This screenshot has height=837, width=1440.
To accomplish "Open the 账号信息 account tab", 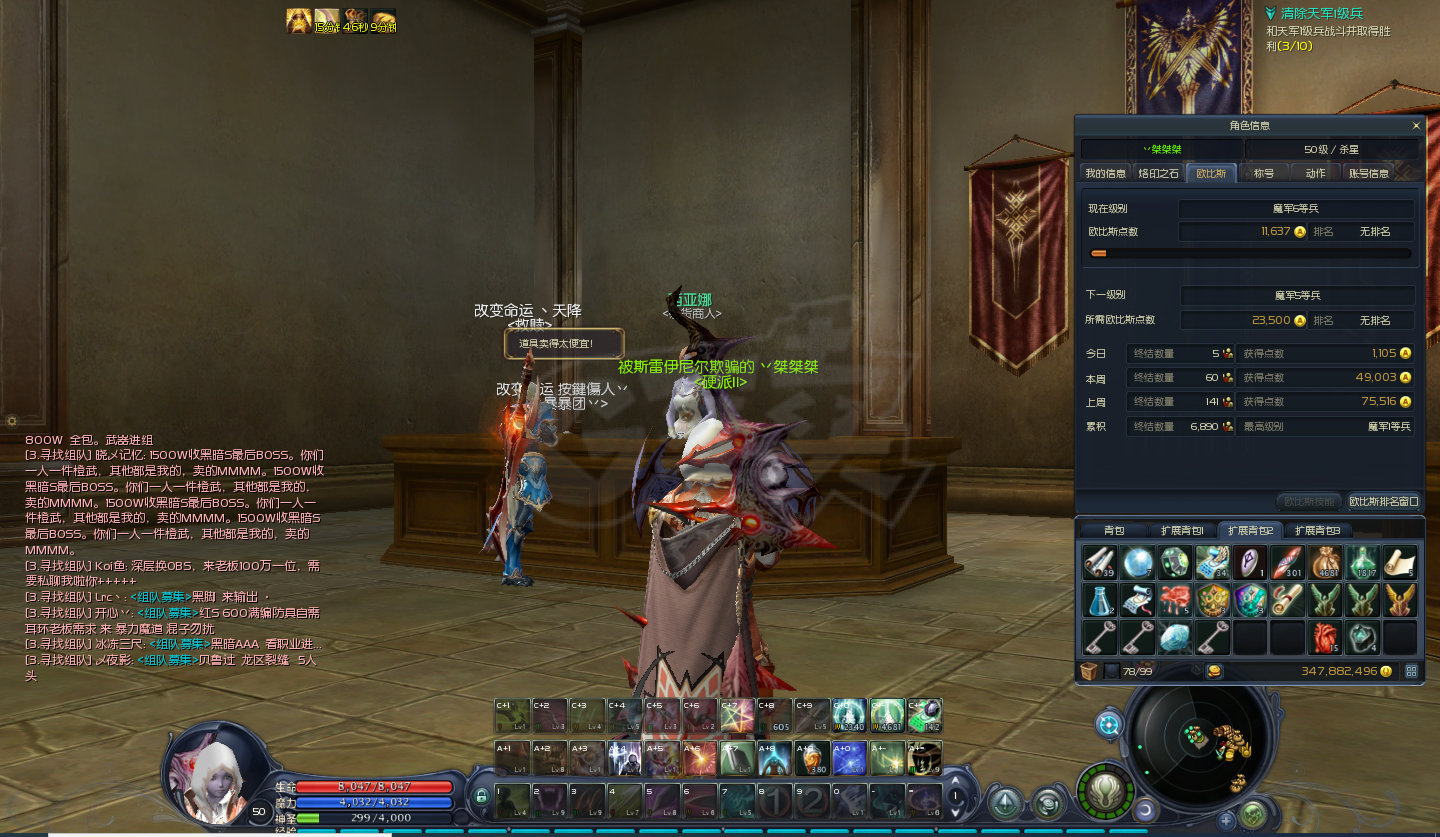I will (x=1369, y=173).
